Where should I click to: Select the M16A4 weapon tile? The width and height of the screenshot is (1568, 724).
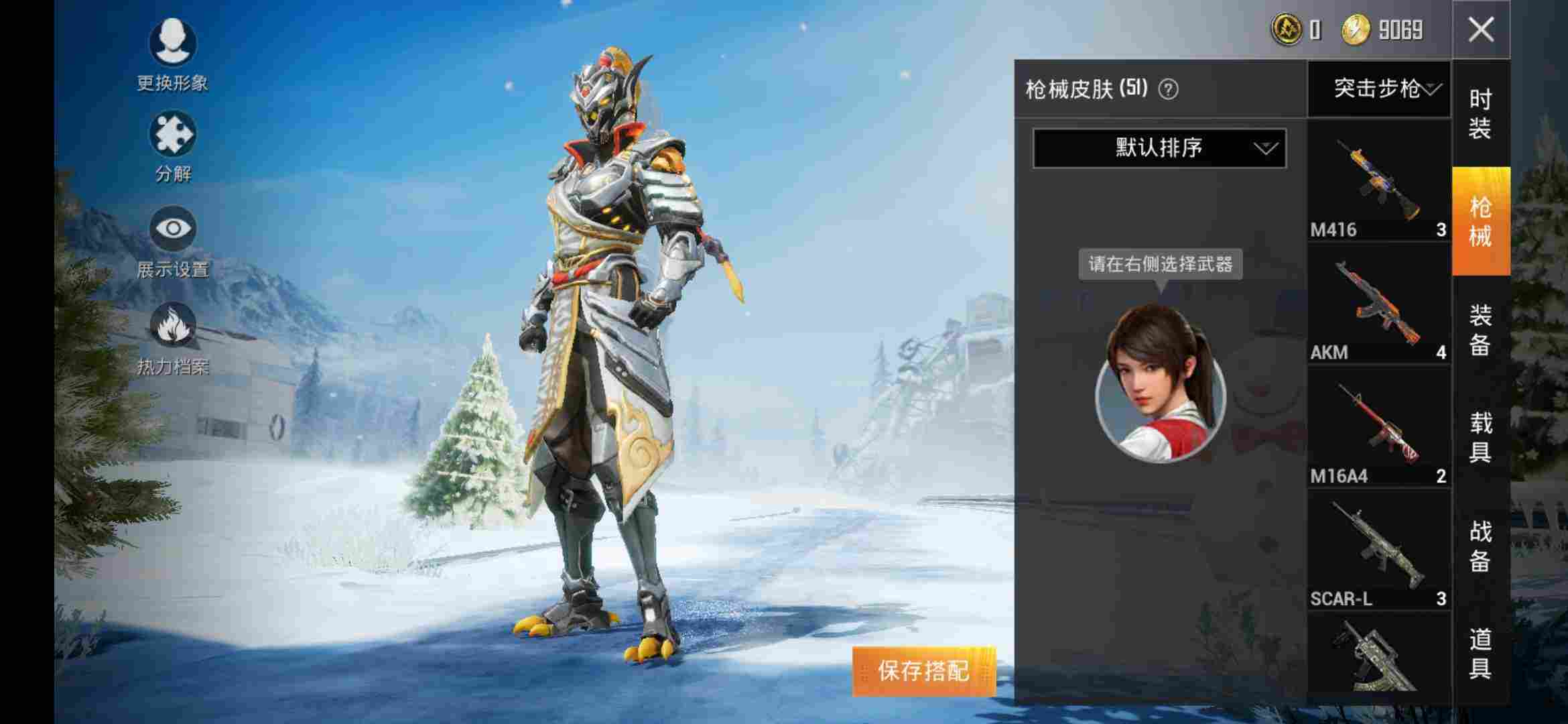click(1378, 428)
